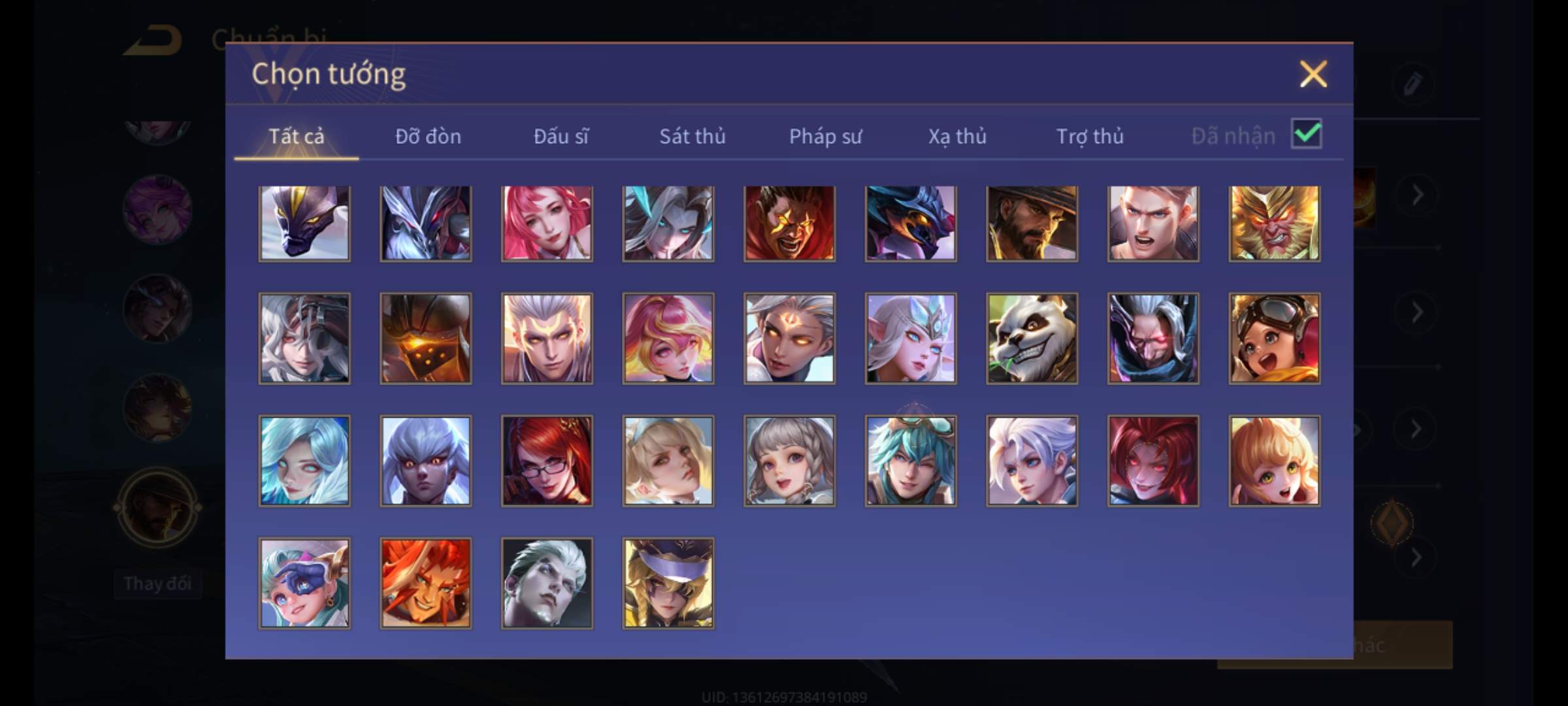Pick the girl with aviator goggles
1568x706 pixels.
[1274, 338]
